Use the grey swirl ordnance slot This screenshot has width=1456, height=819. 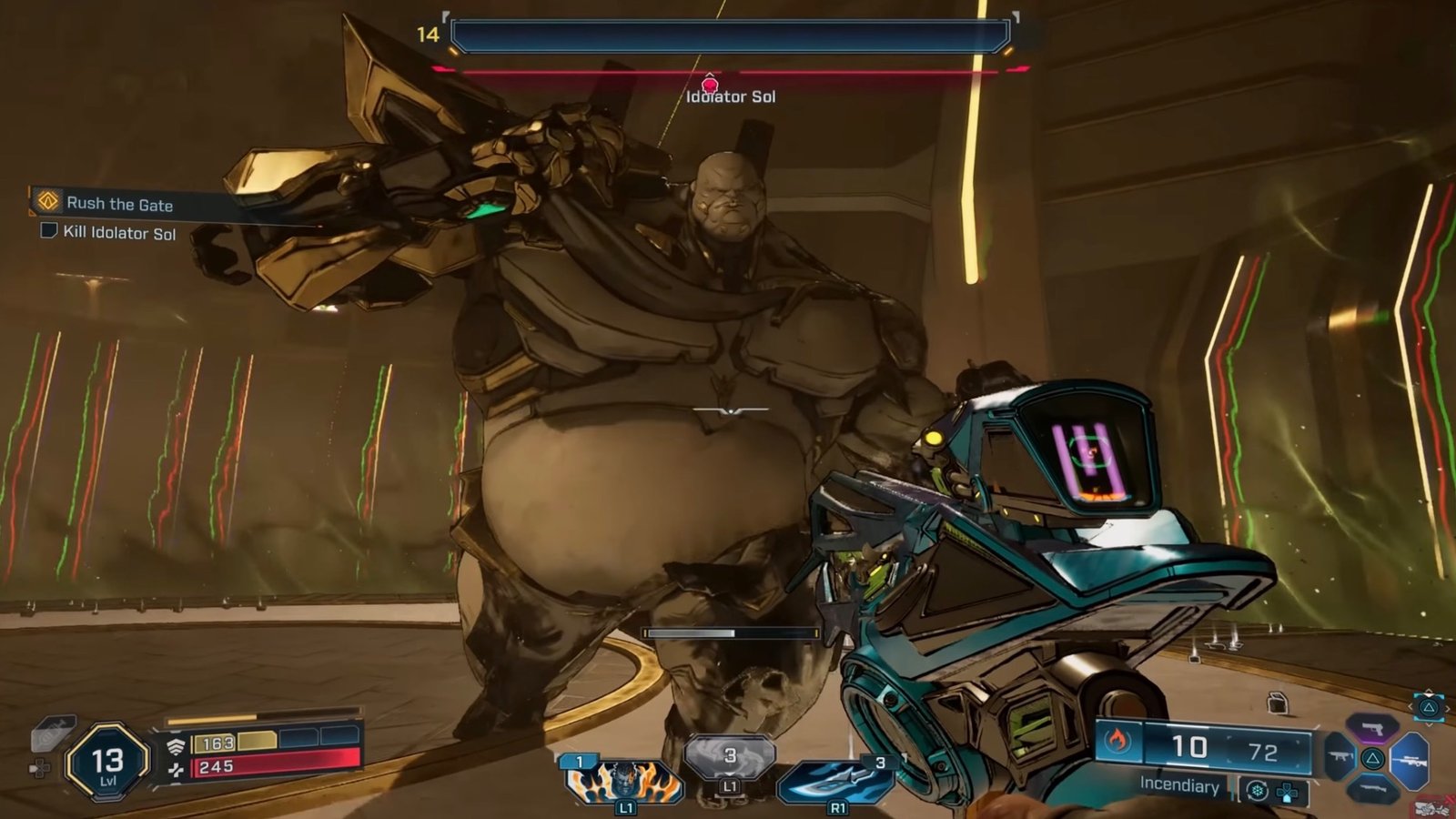pyautogui.click(x=730, y=758)
